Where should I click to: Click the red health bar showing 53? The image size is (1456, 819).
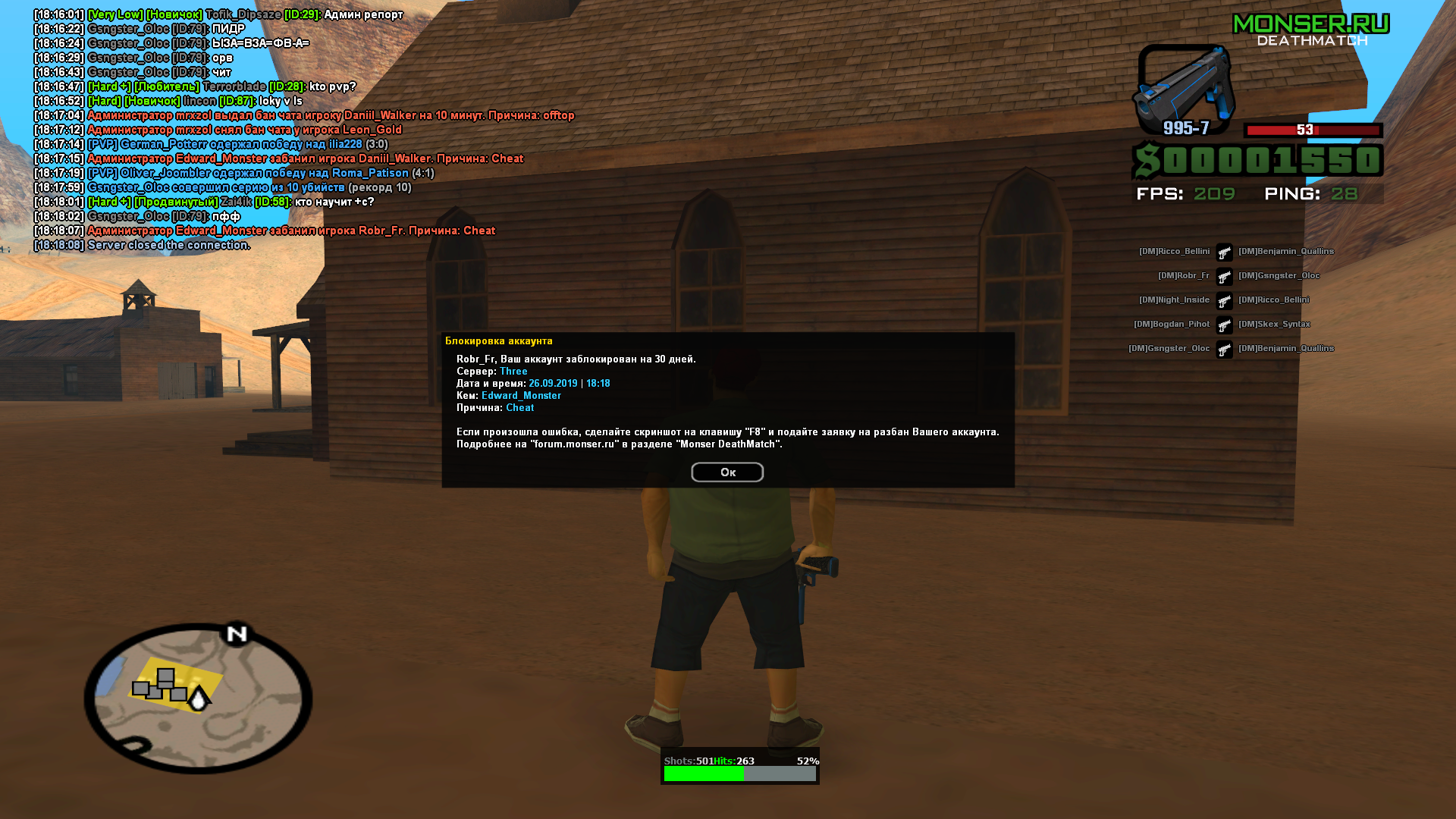pos(1312,130)
